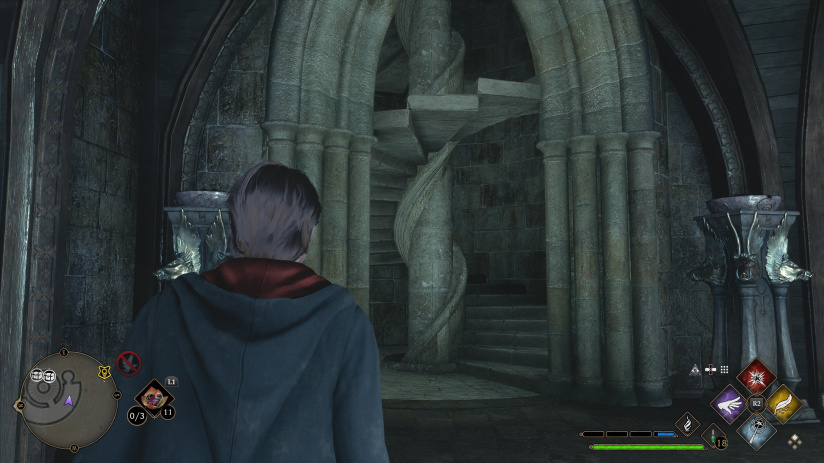Activate the white flame ancient magic icon
The width and height of the screenshot is (824, 463).
pos(688,423)
